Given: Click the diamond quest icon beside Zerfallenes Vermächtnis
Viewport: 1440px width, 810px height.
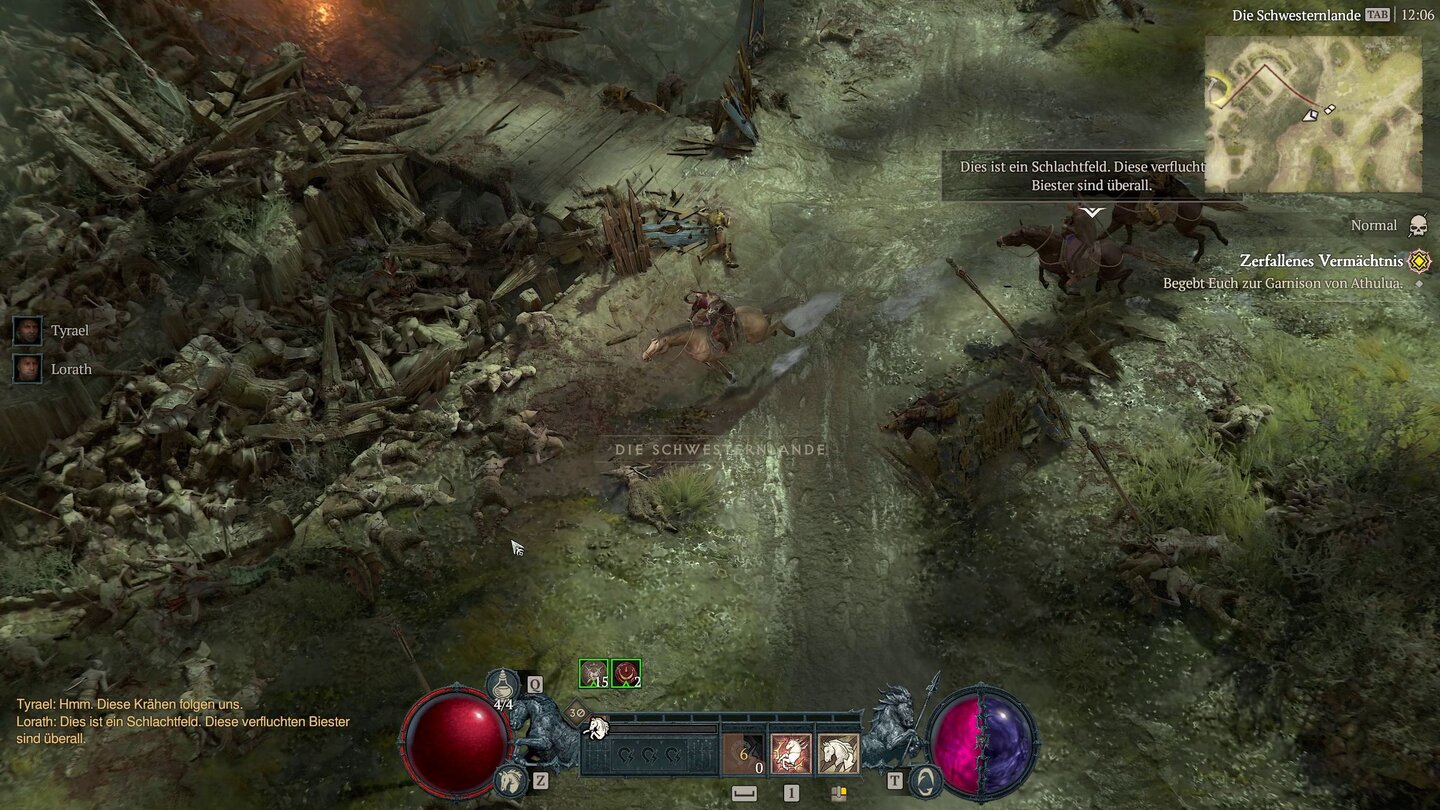Looking at the screenshot, I should pos(1417,260).
